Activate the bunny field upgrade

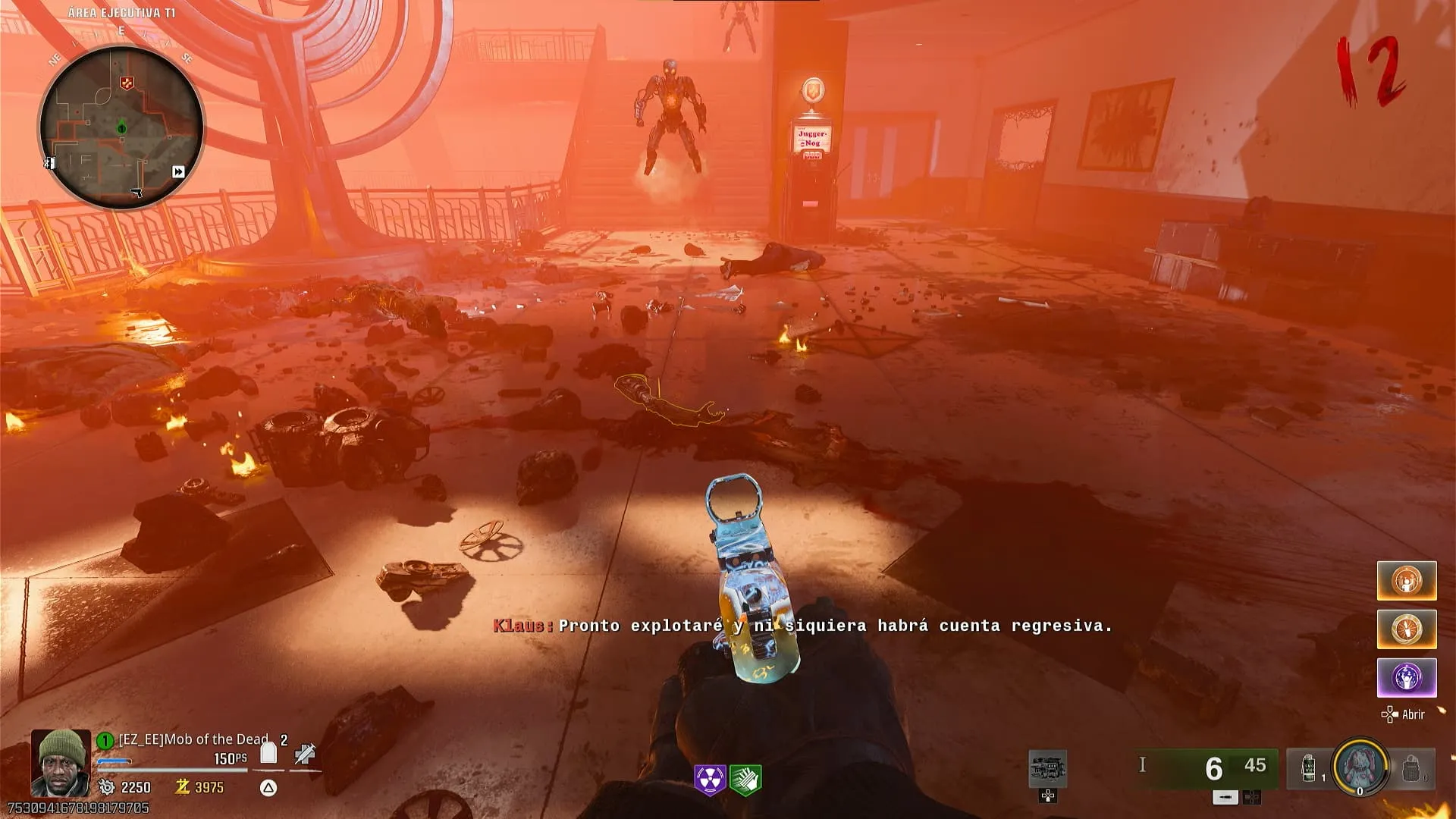tap(1360, 767)
